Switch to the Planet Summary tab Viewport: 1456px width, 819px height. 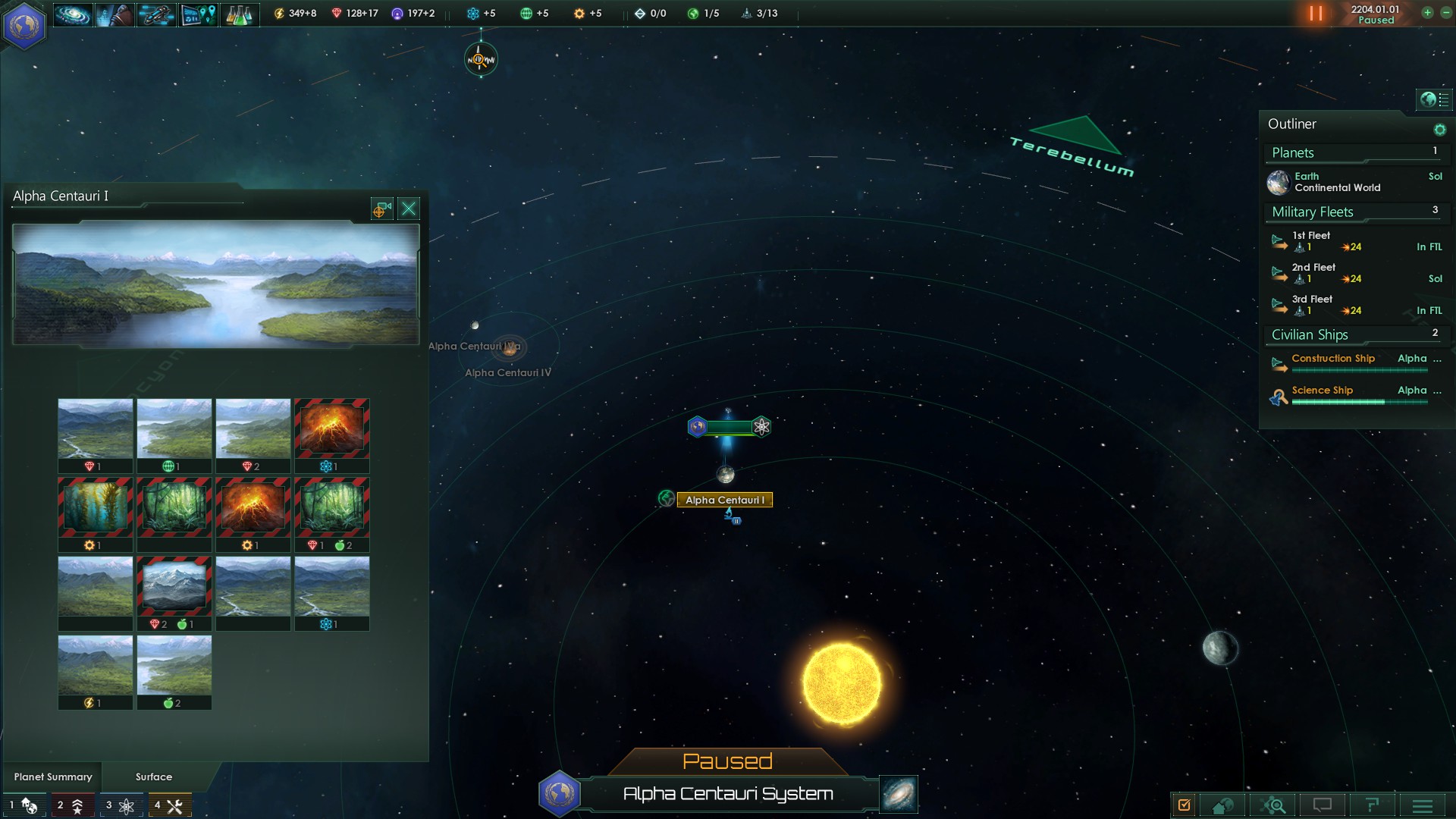pyautogui.click(x=53, y=777)
